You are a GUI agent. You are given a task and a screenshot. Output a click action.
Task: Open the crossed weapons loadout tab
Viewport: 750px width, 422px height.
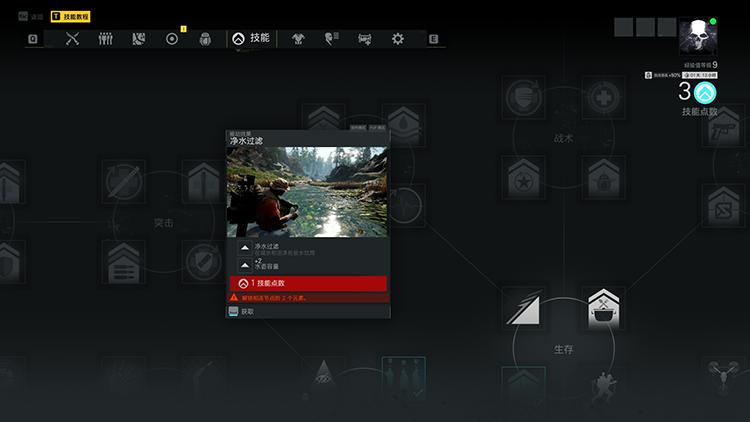[72, 39]
